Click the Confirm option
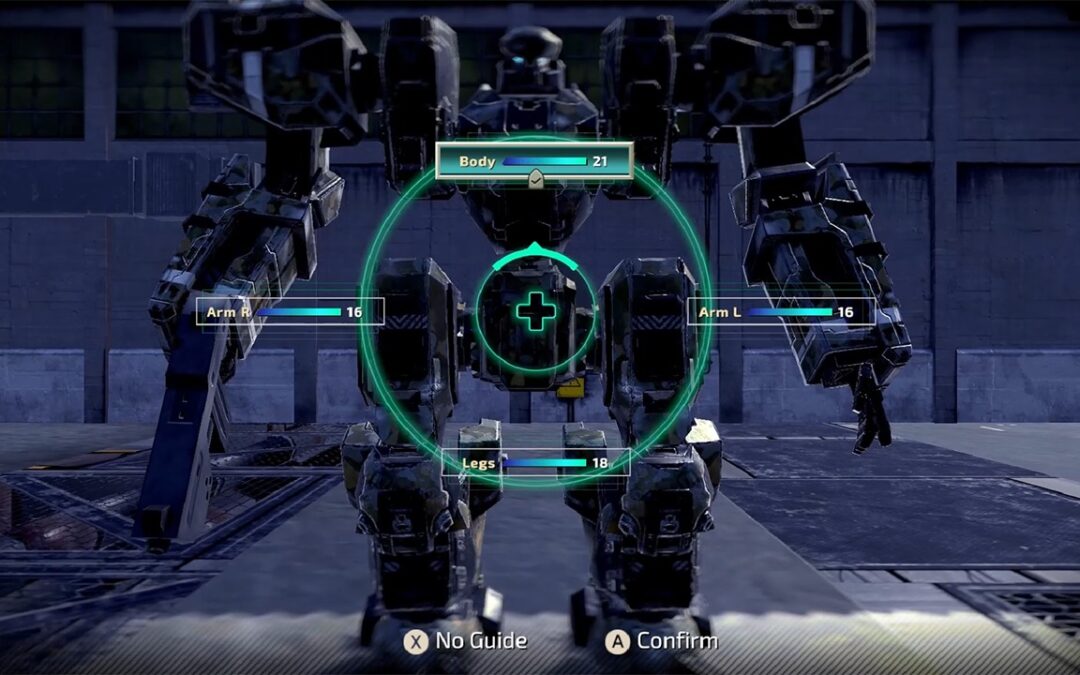This screenshot has height=675, width=1080. point(662,641)
